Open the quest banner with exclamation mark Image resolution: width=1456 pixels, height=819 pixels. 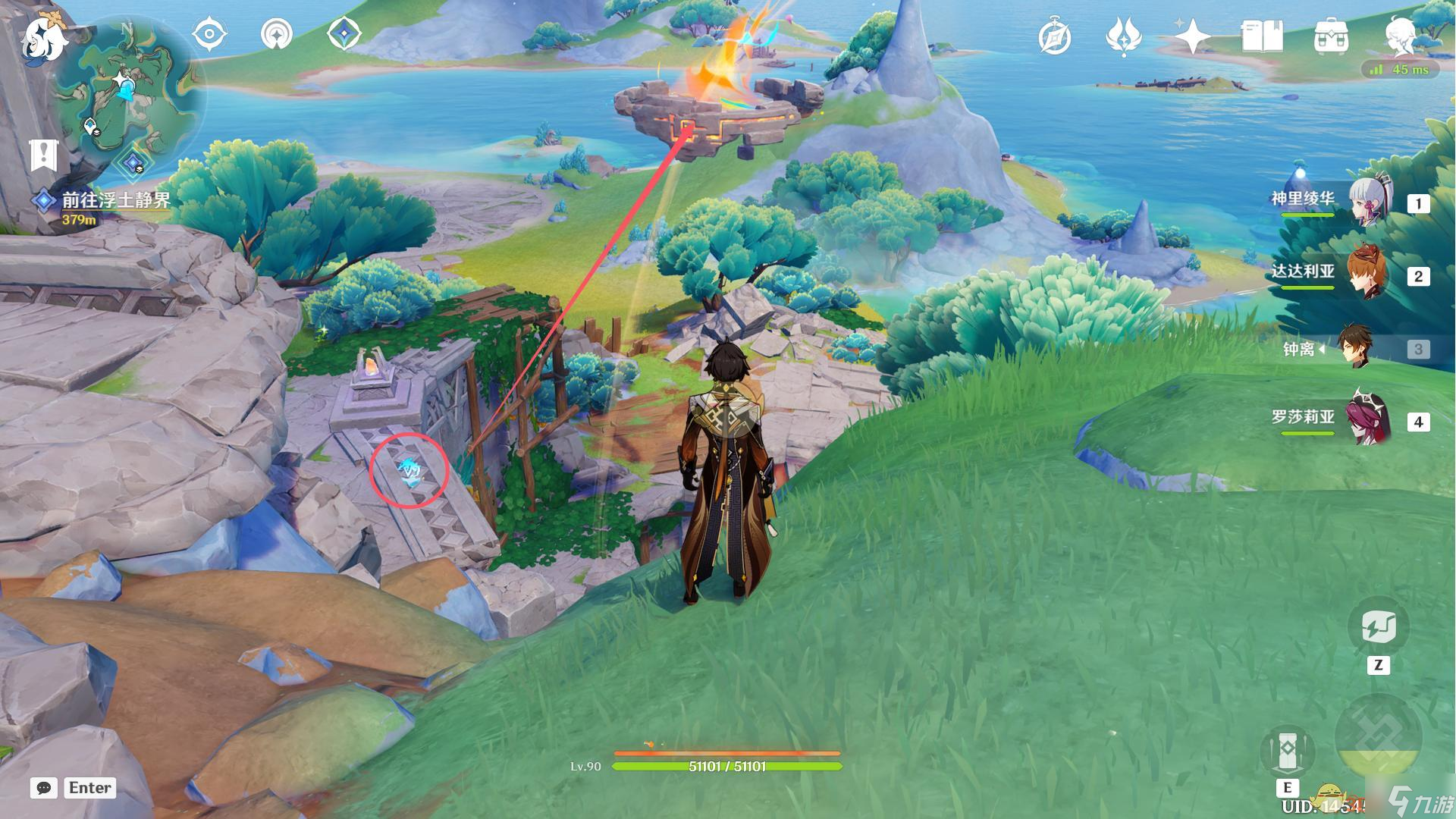tap(43, 155)
